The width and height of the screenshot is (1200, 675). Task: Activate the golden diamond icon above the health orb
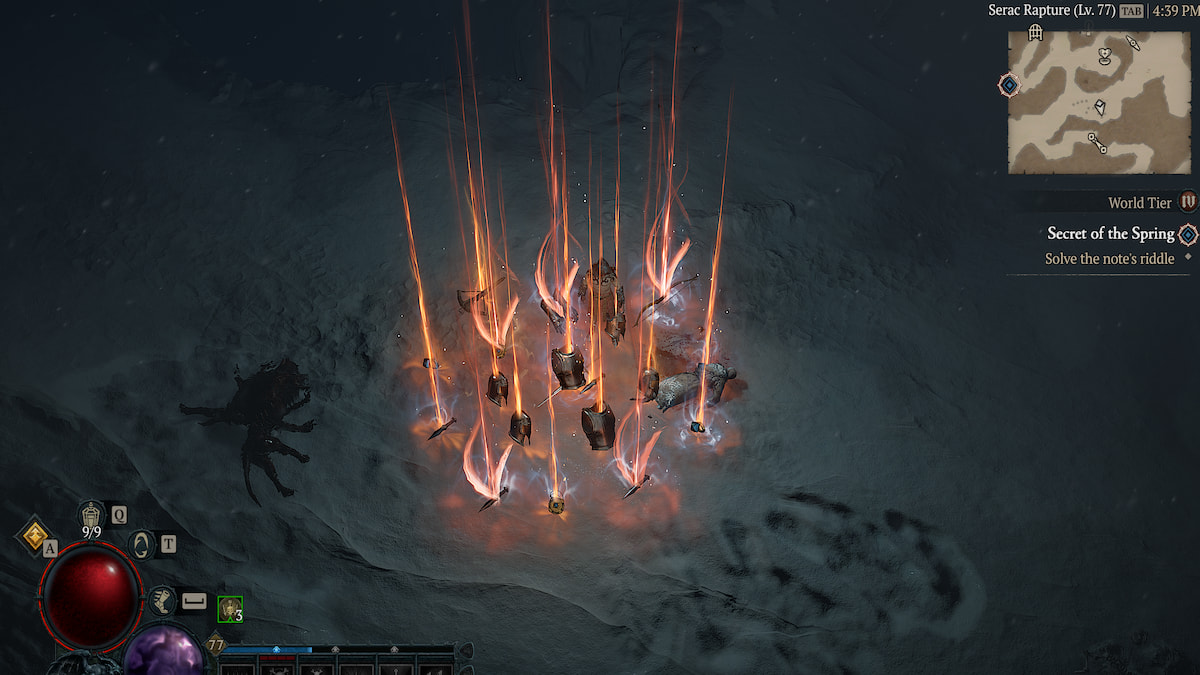click(x=34, y=533)
